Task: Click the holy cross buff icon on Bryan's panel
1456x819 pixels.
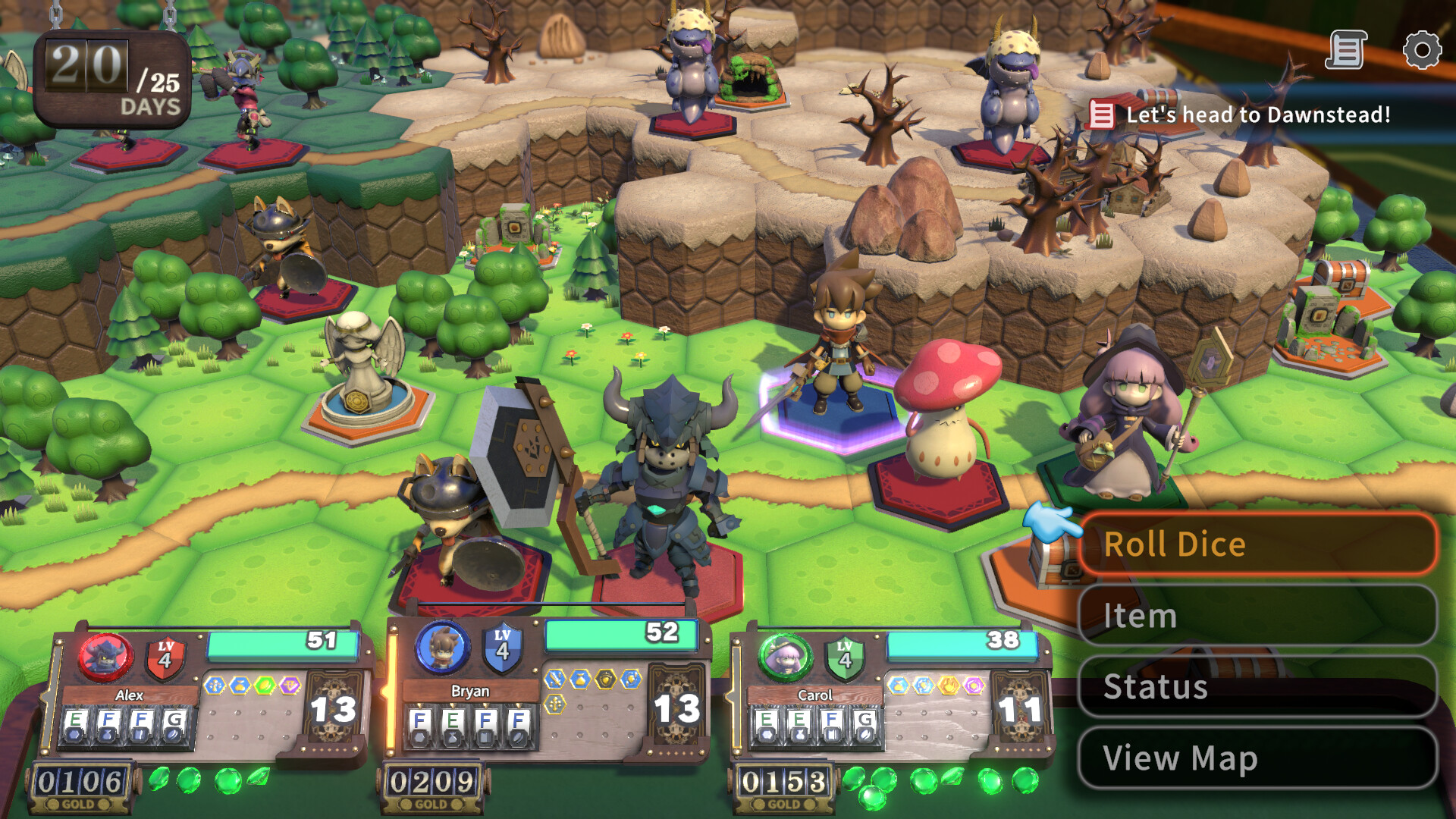Action: coord(554,705)
